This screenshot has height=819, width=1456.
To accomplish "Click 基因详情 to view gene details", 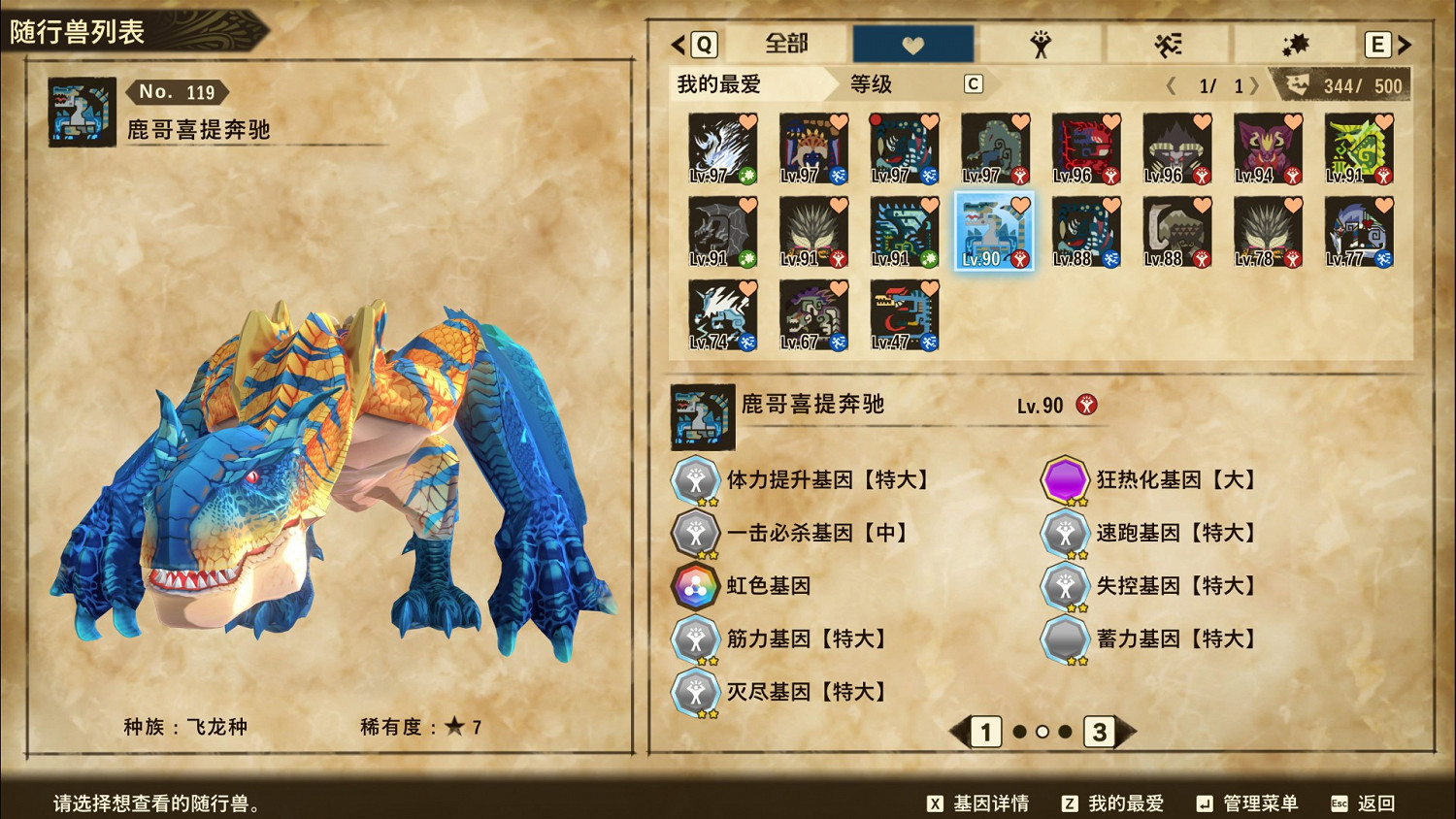I will 990,803.
